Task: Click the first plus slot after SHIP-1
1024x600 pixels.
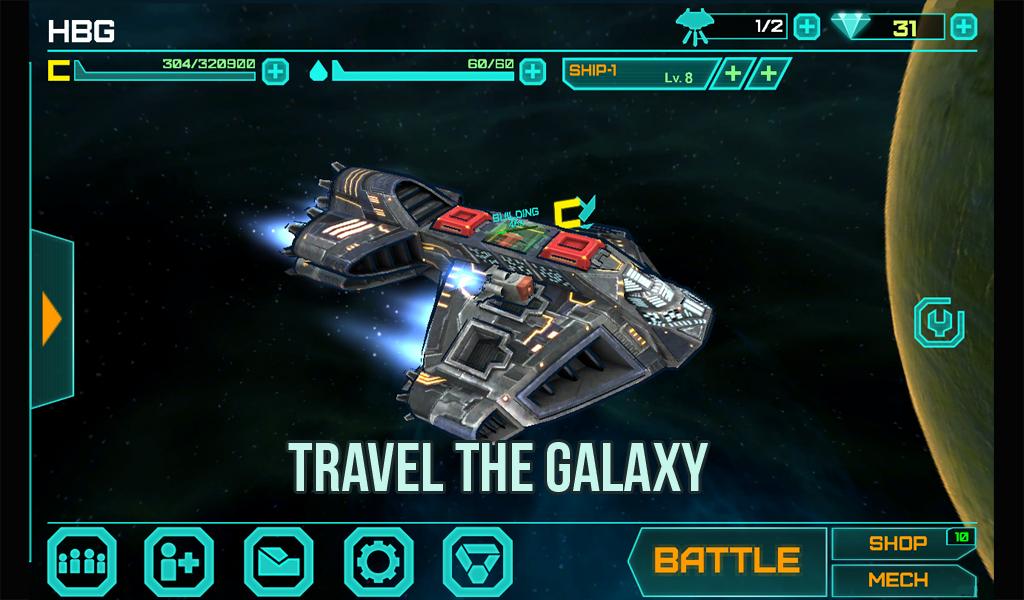Action: 733,73
